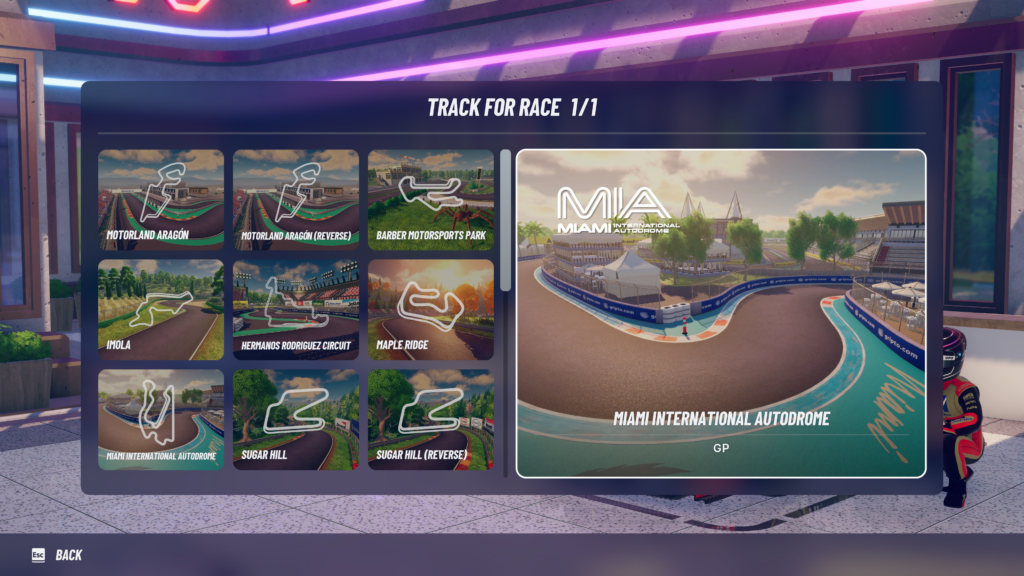Choose the Hermanos Rodriguez Circuit track
This screenshot has height=576, width=1024.
click(296, 310)
